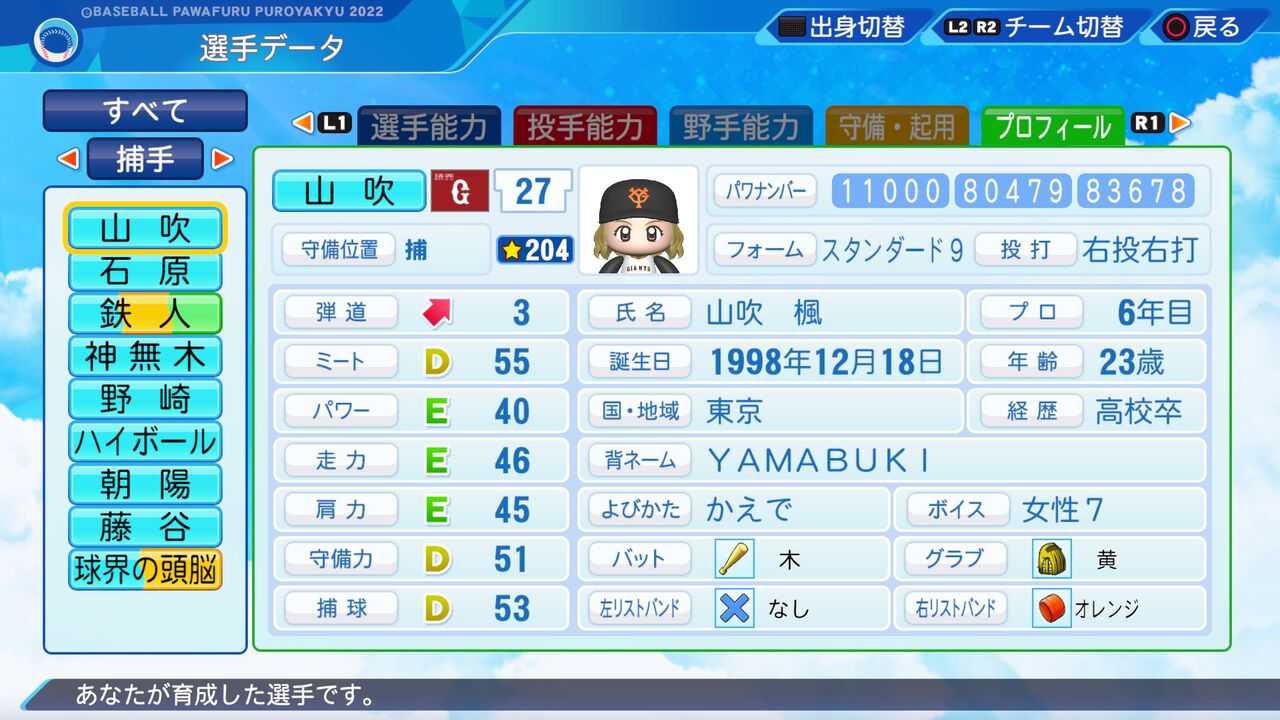Click the wooden bat icon beside バット
This screenshot has height=720, width=1280.
point(733,559)
